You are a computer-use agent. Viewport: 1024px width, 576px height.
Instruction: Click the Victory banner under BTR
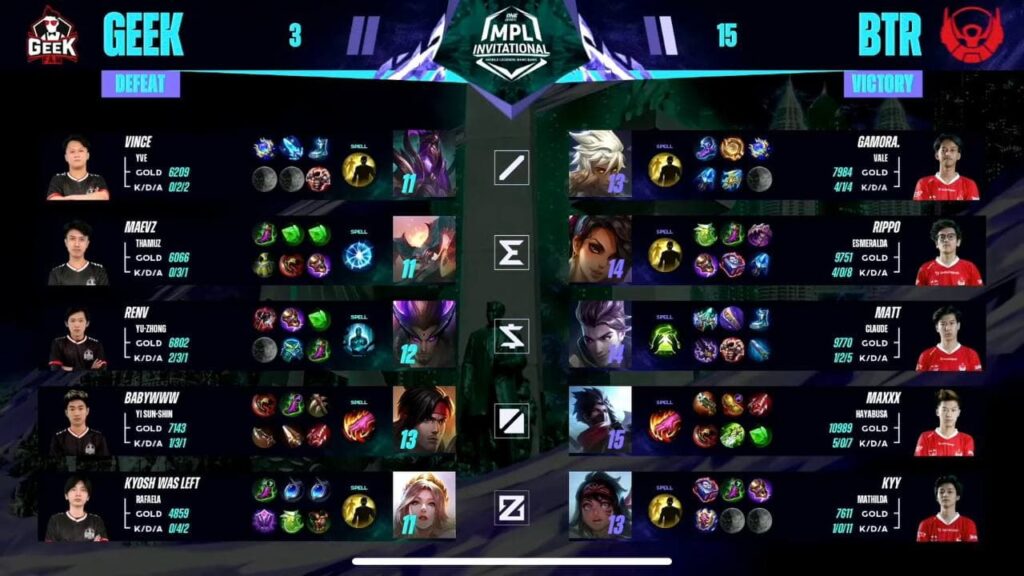coord(883,84)
